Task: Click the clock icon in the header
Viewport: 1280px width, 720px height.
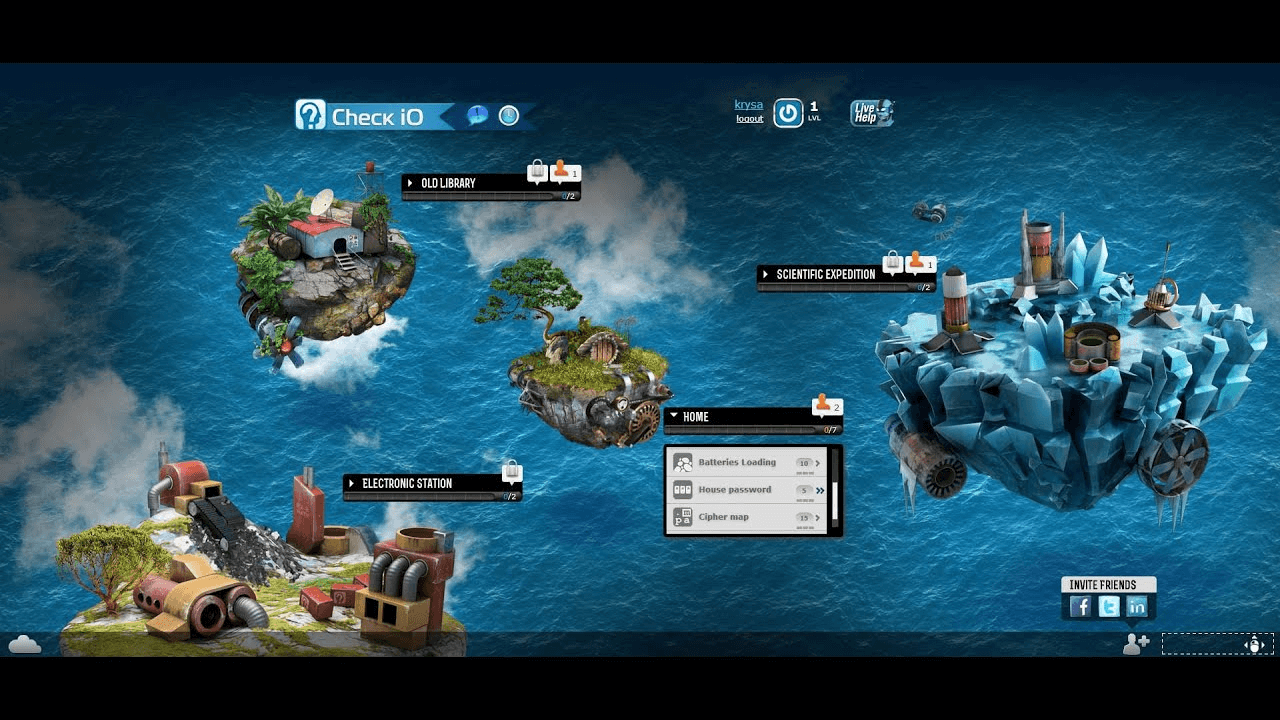Action: (x=508, y=116)
